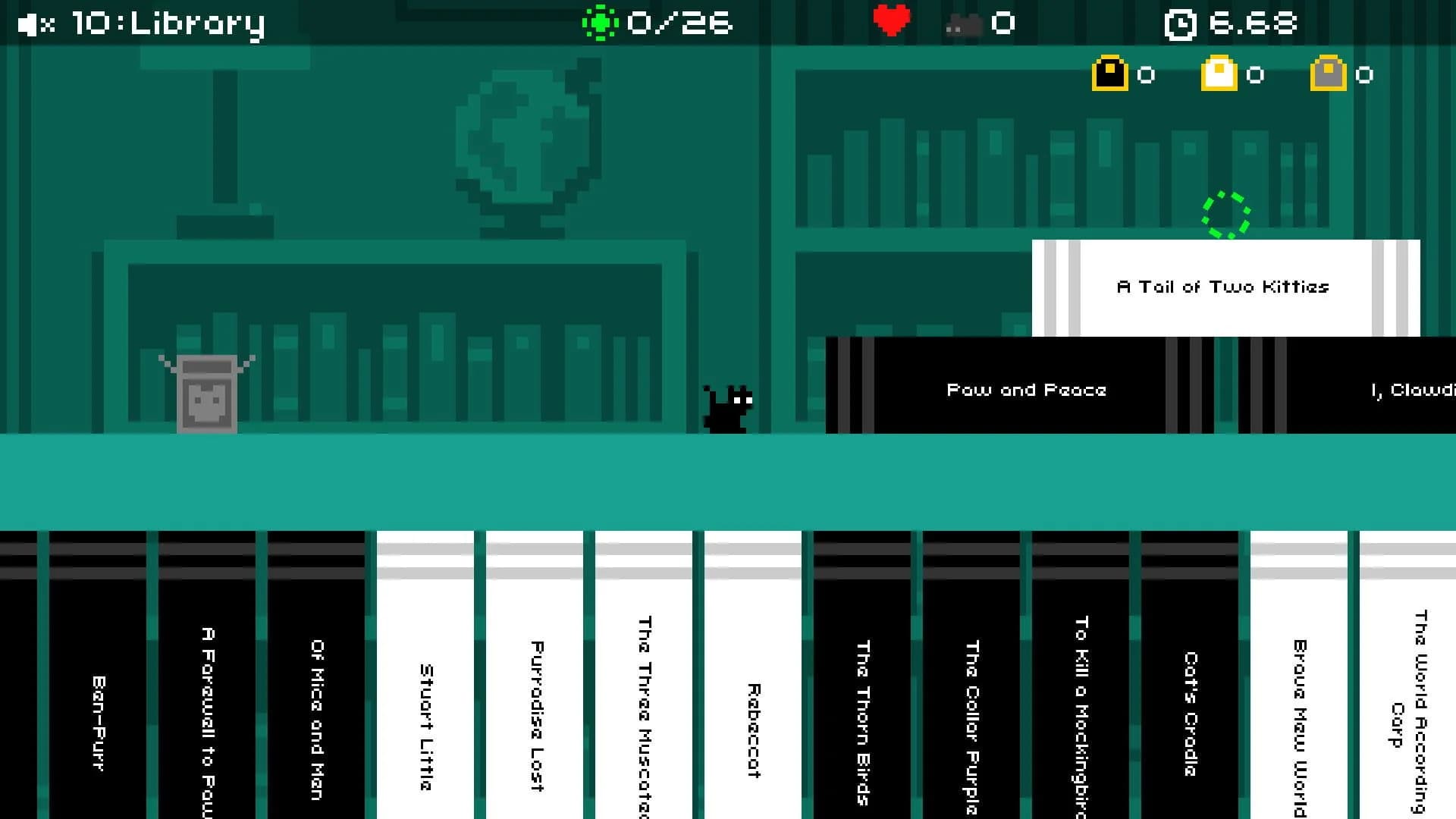Image resolution: width=1456 pixels, height=819 pixels.
Task: Select the clock timer icon
Action: tap(1181, 23)
